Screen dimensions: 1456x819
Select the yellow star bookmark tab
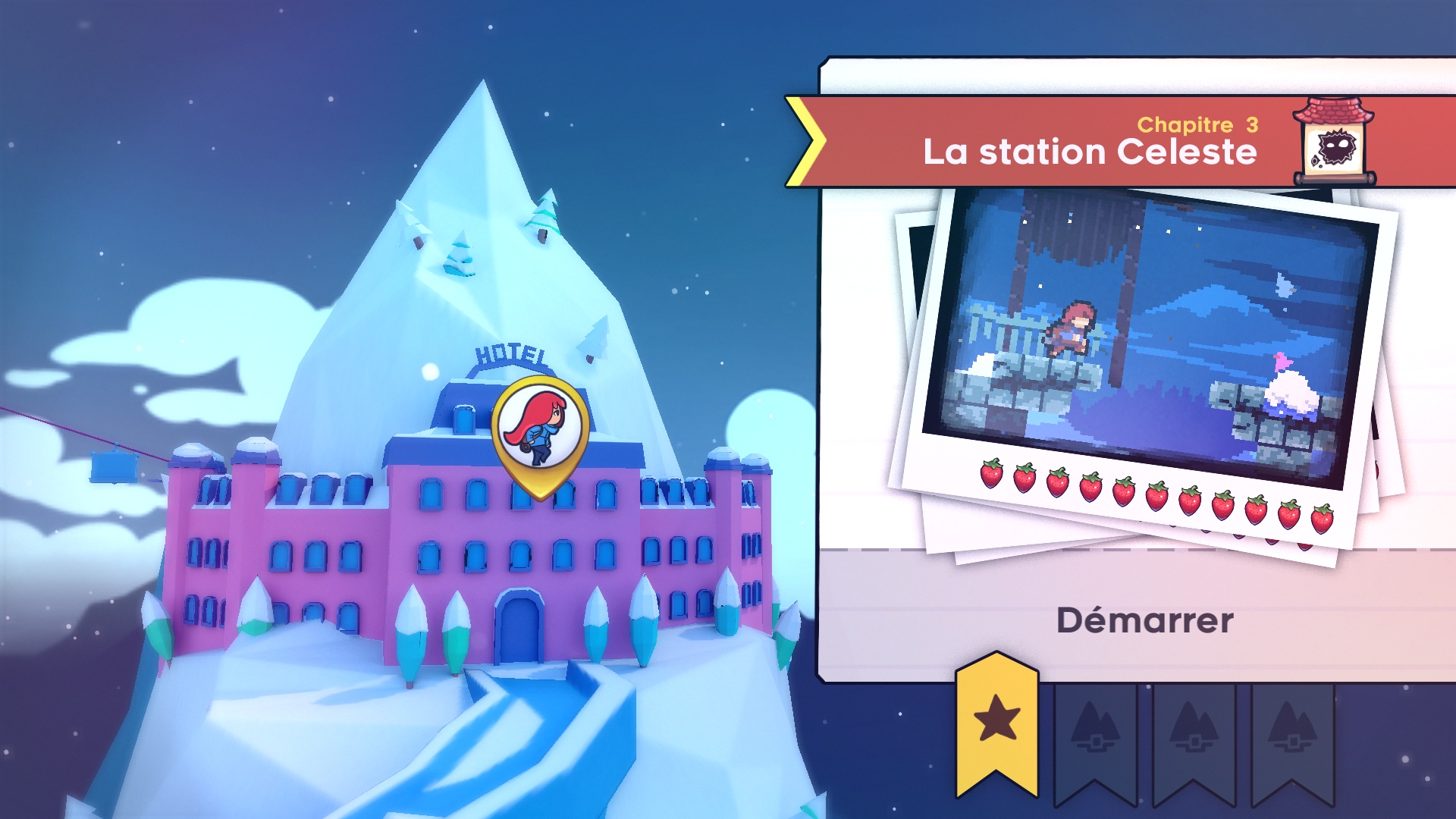click(x=996, y=722)
